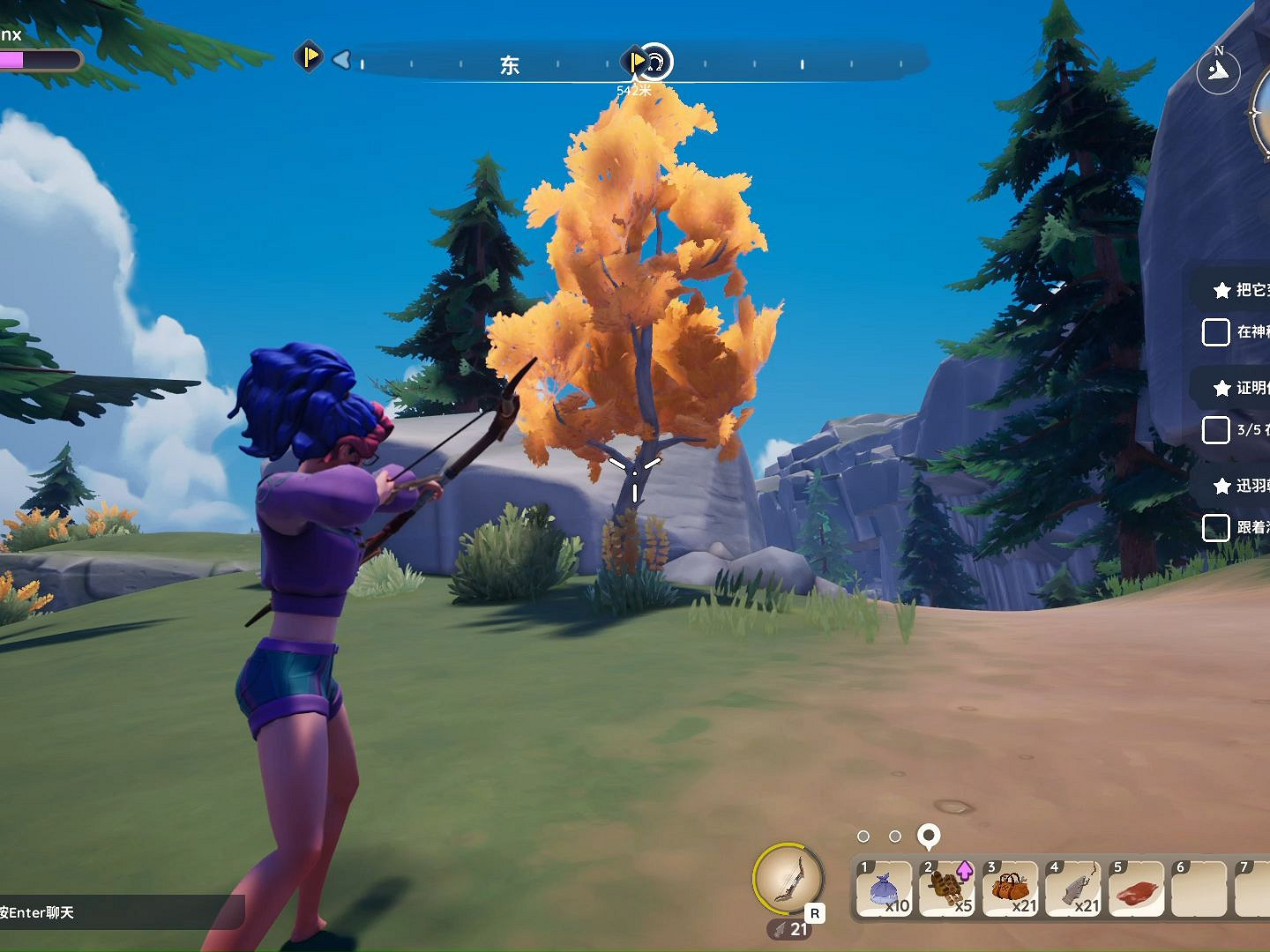Image resolution: width=1270 pixels, height=952 pixels.
Task: Click the yellow flag marker left of compass bar
Action: (309, 57)
